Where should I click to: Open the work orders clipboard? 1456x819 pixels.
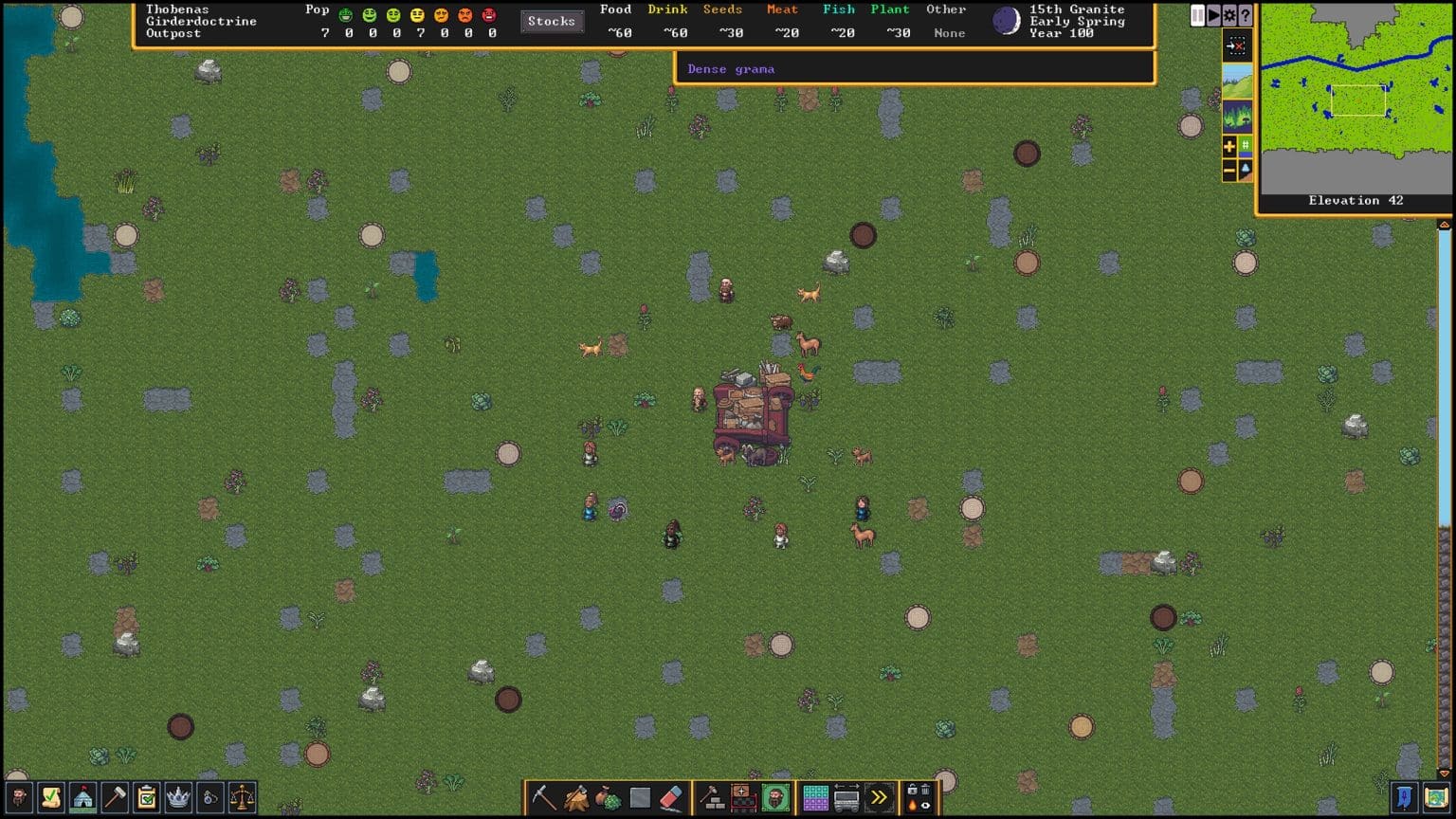pos(144,799)
